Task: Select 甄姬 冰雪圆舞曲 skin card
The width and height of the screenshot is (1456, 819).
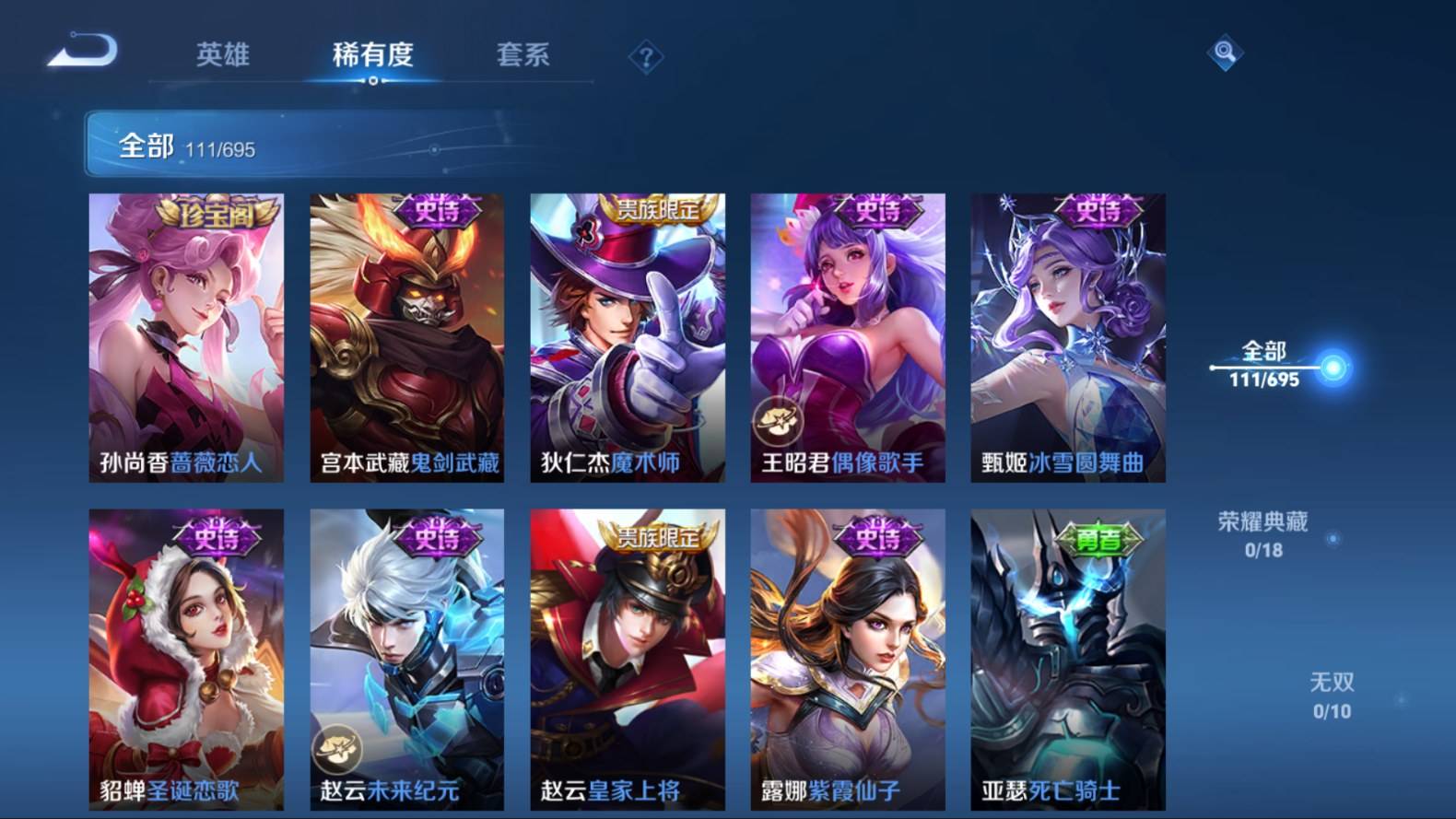Action: tap(1068, 337)
